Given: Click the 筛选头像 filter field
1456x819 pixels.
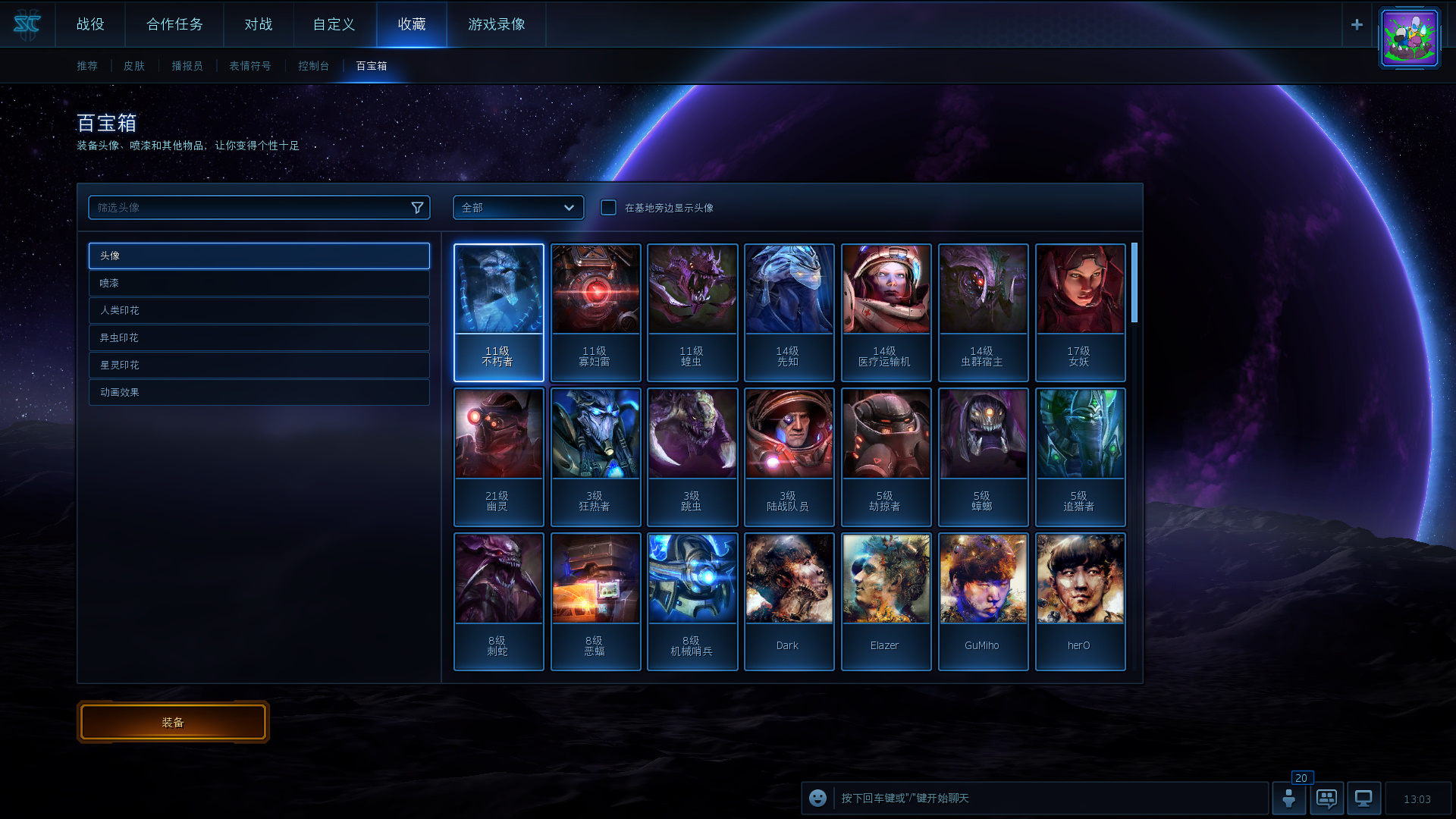Looking at the screenshot, I should coord(250,208).
